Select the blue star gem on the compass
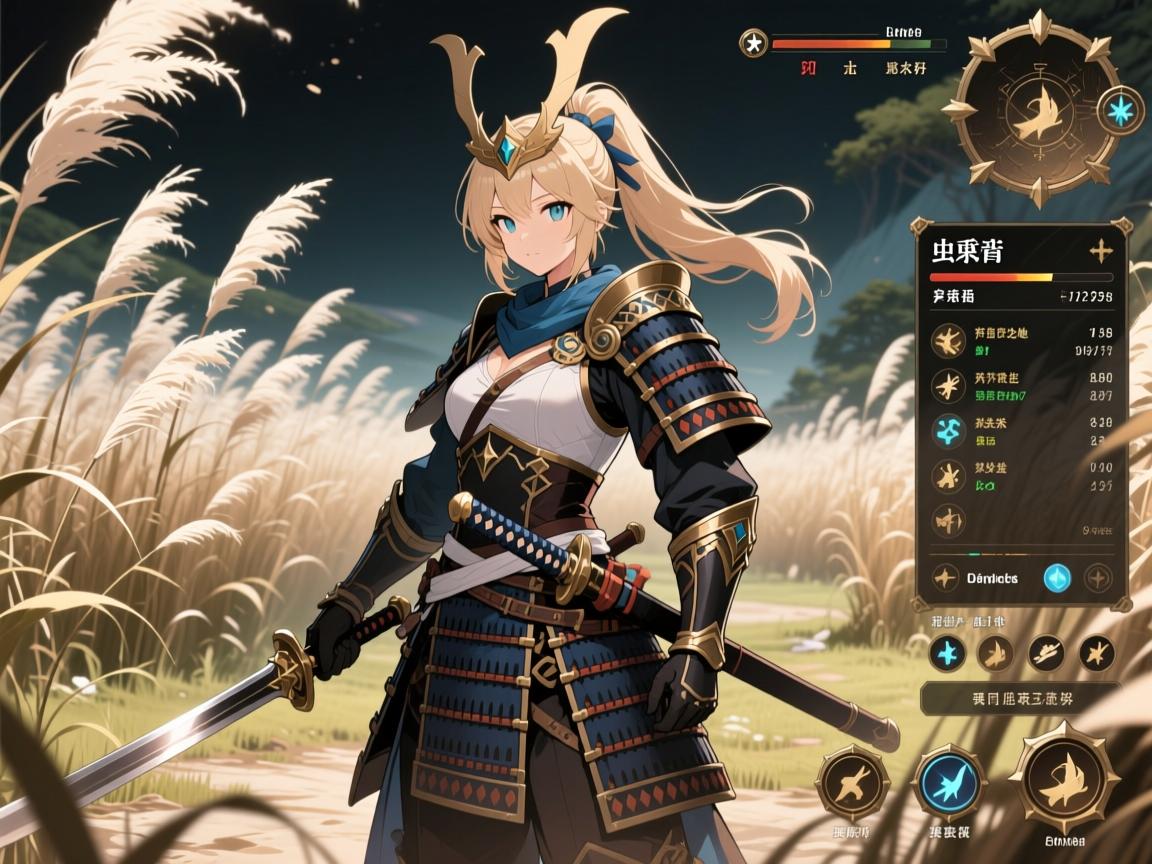Viewport: 1152px width, 864px height. tap(1120, 111)
